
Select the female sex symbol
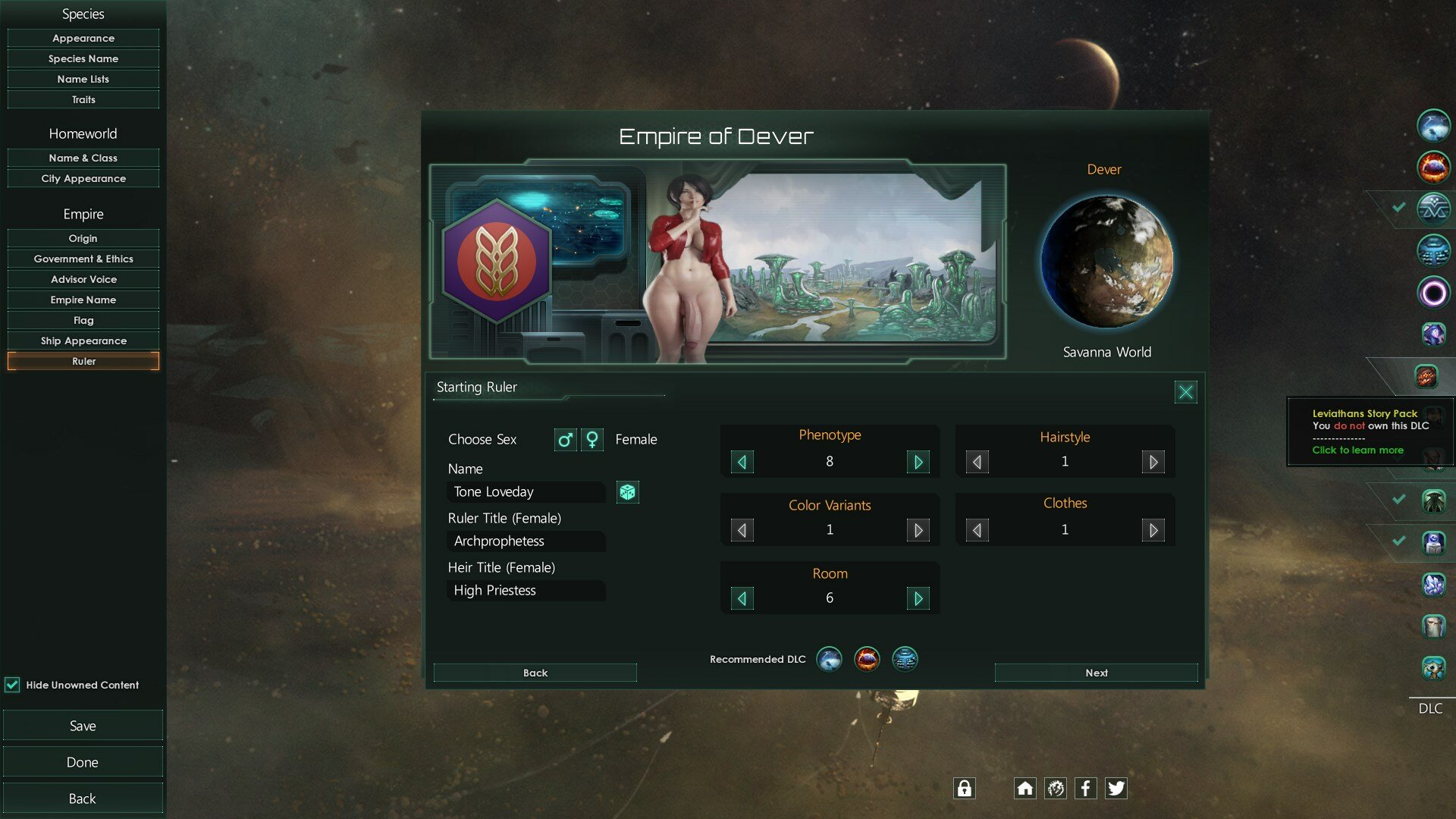pos(591,439)
